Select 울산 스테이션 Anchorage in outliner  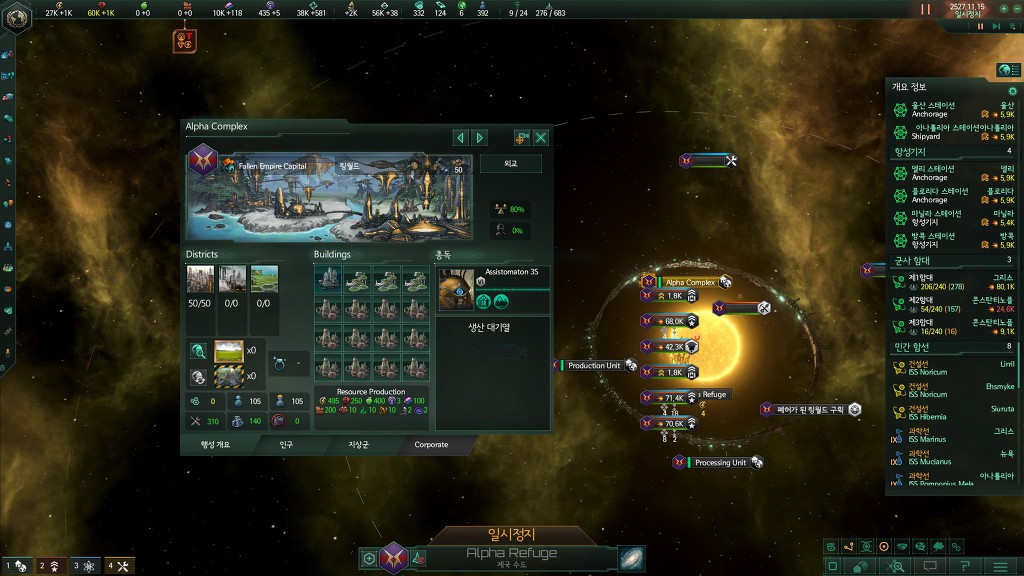pos(950,109)
